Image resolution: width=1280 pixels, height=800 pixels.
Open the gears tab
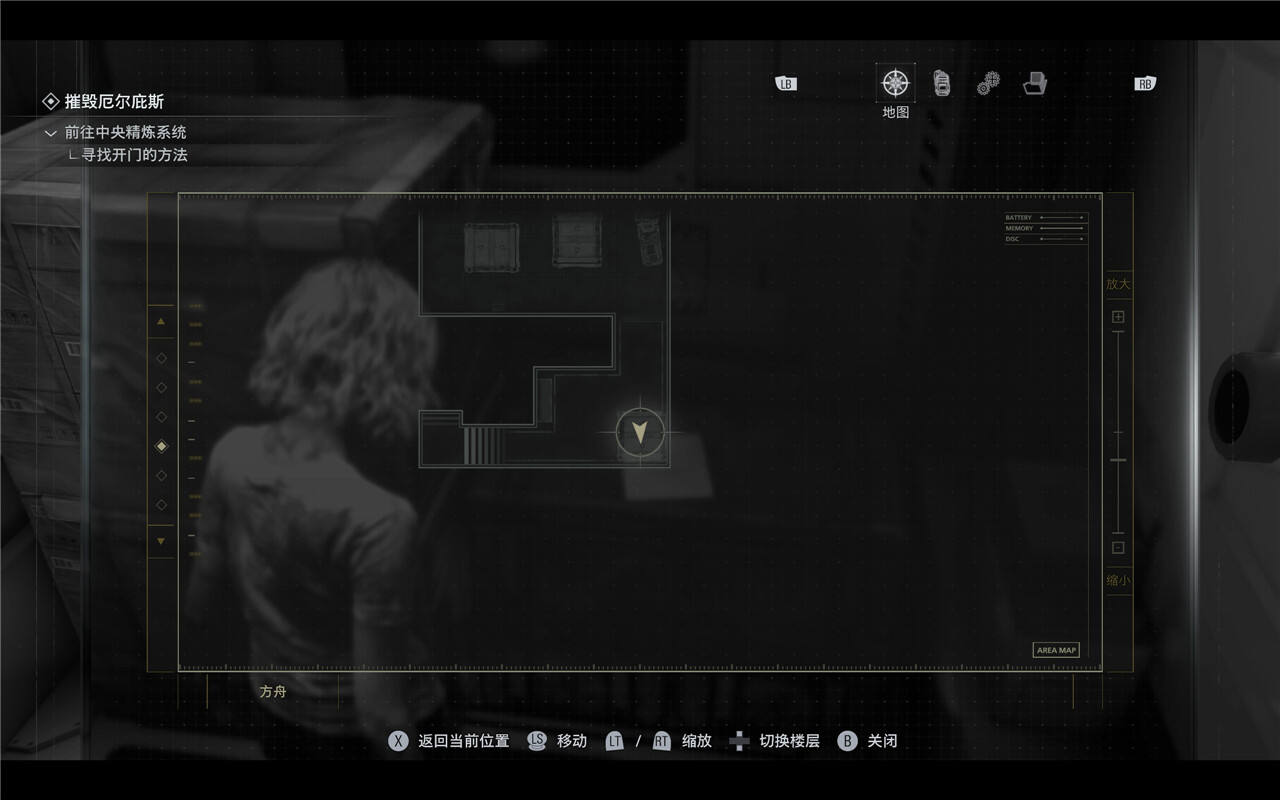[988, 83]
